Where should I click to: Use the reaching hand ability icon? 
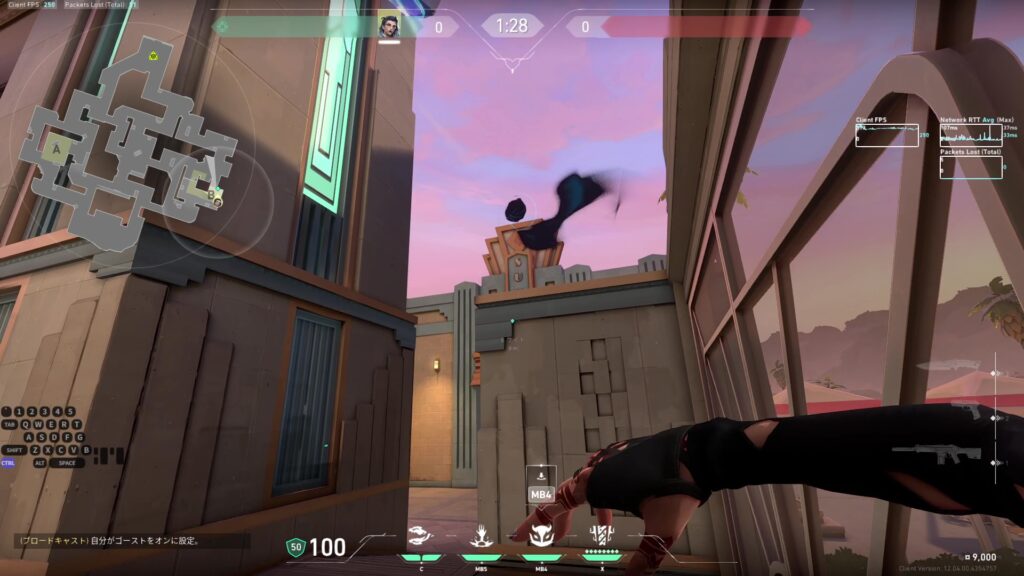coord(481,535)
